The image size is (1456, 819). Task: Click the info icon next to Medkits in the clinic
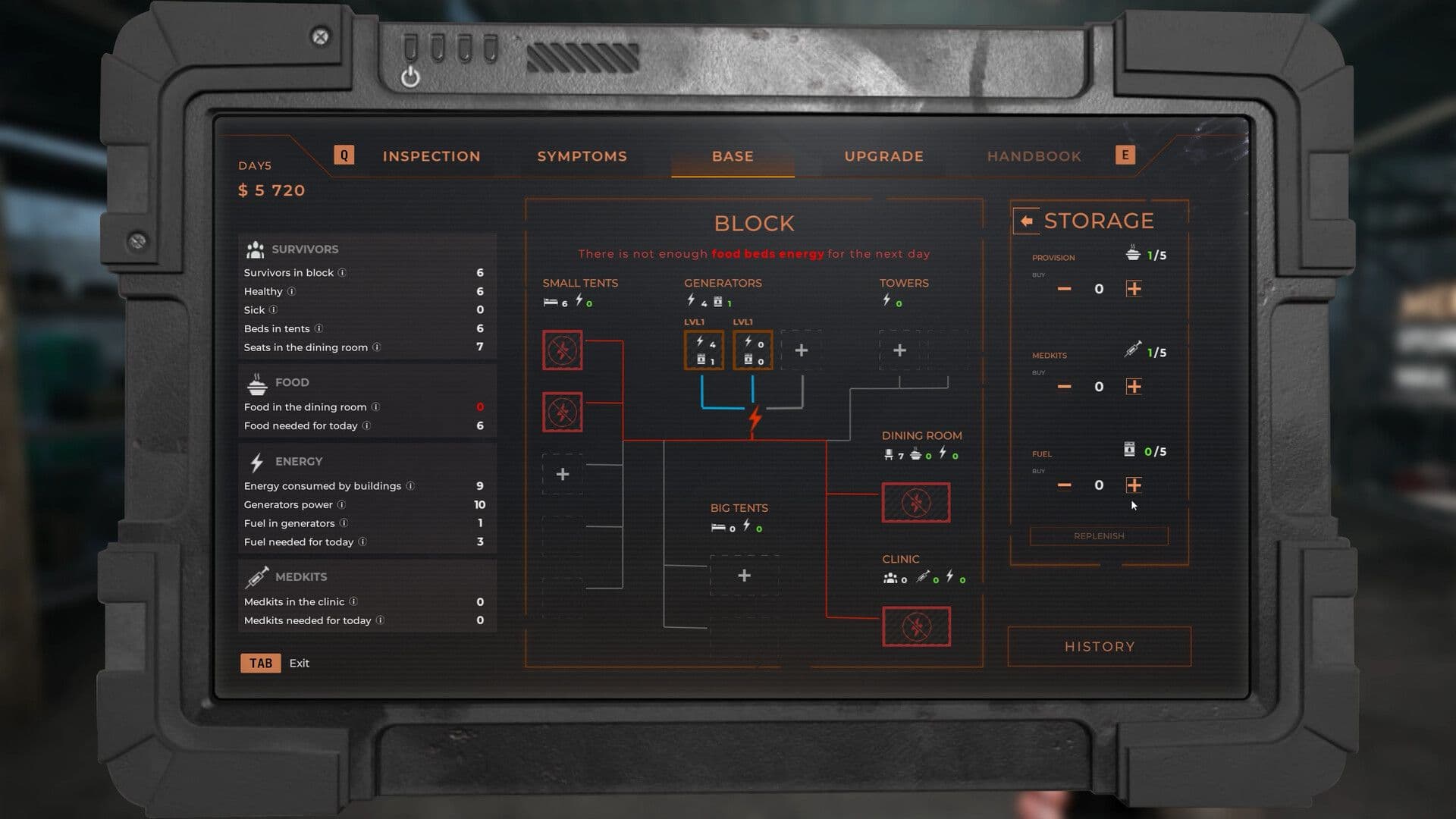356,601
